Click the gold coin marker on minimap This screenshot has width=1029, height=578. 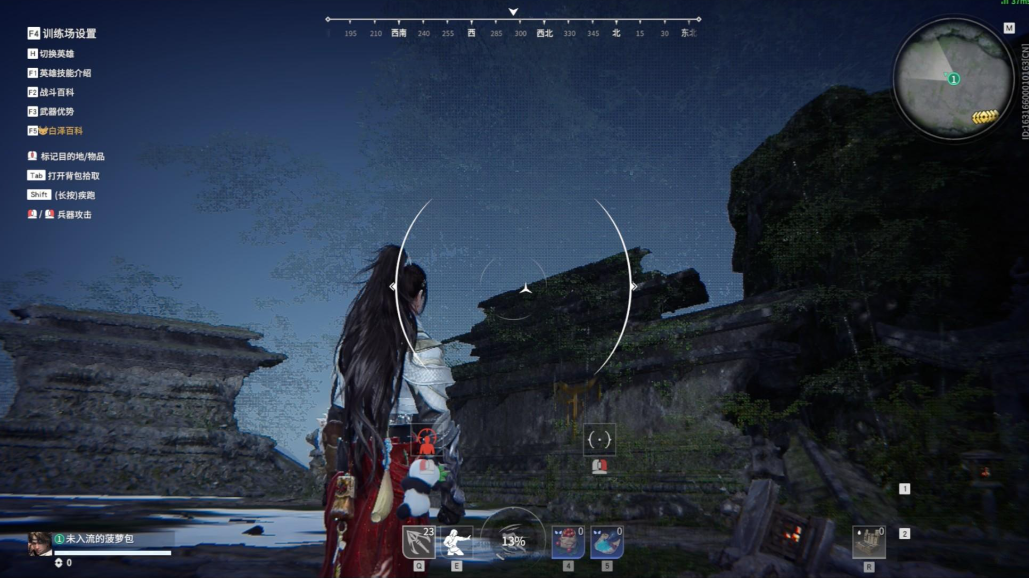pos(985,117)
